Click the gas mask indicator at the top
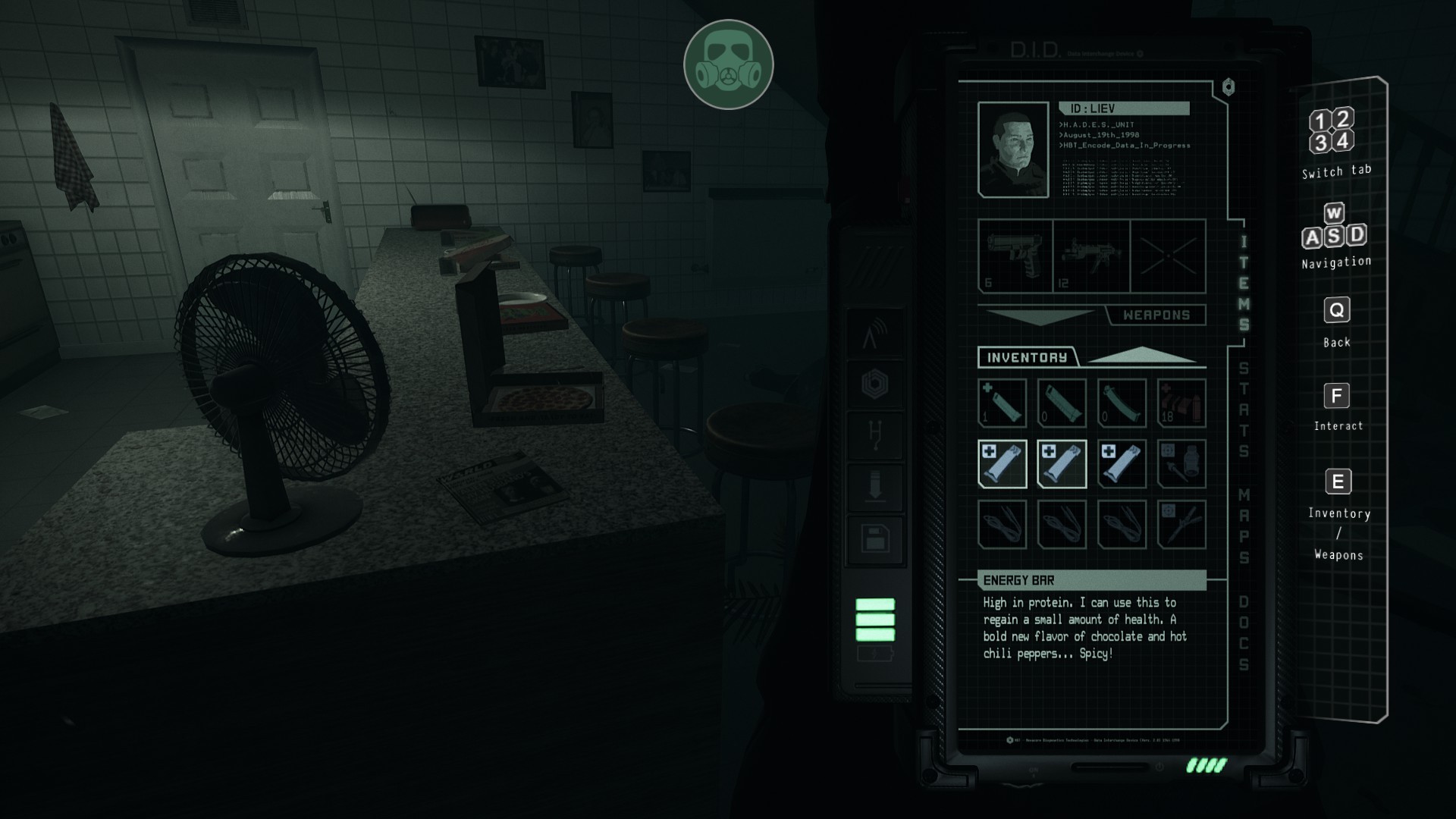Viewport: 1456px width, 819px height. [x=727, y=64]
